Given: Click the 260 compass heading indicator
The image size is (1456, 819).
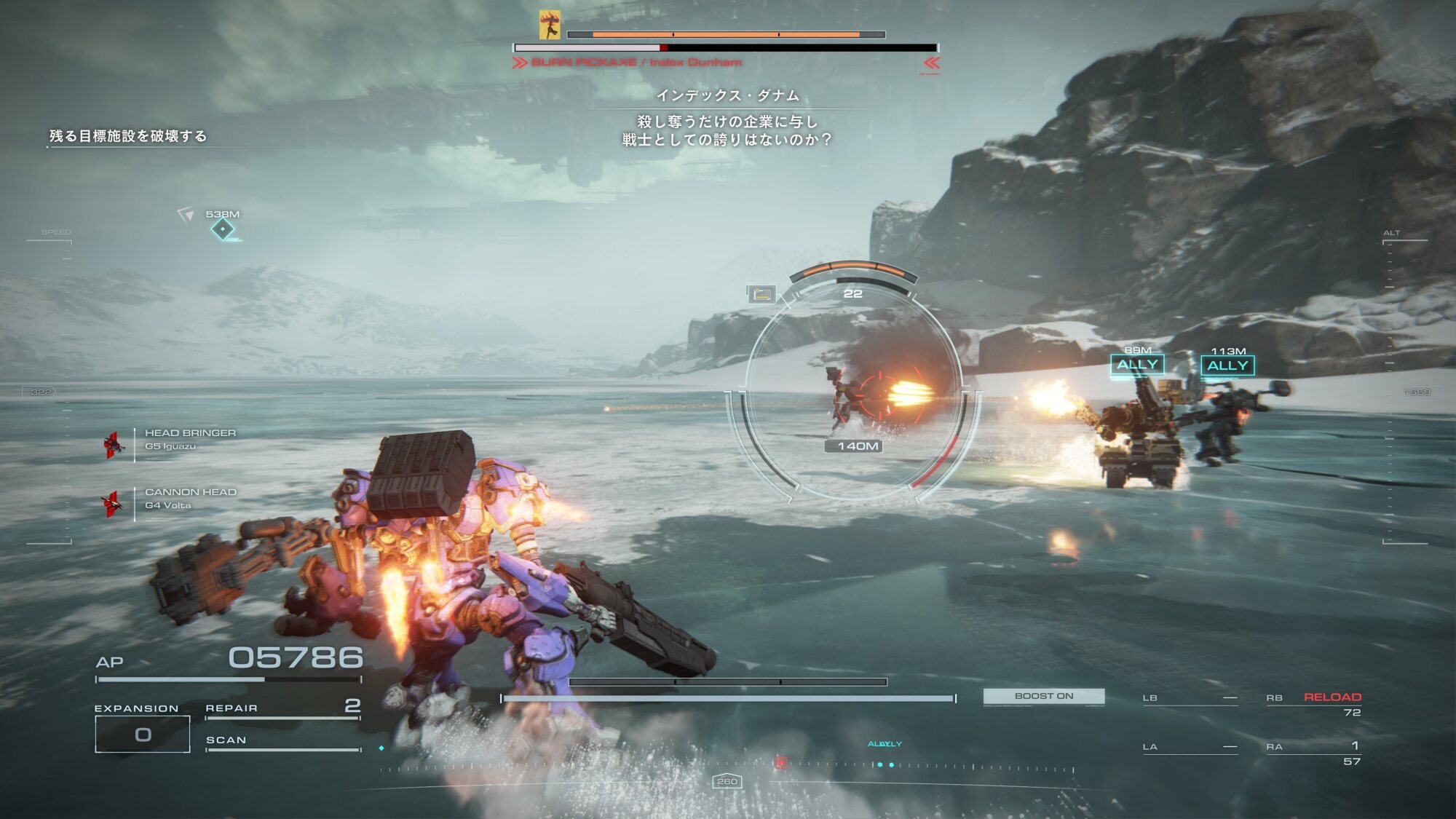Looking at the screenshot, I should 727,781.
